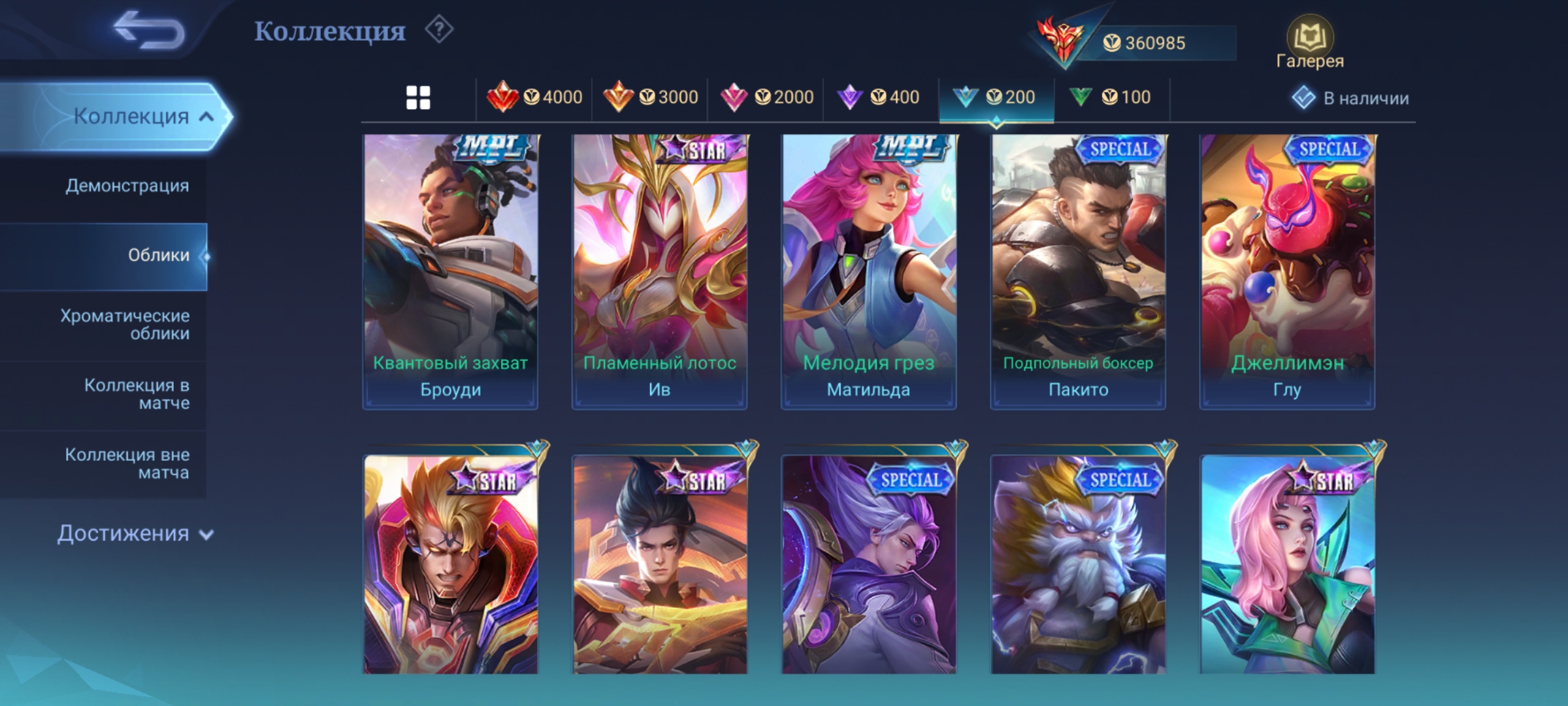Screen dimensions: 1568x706
Task: Select the 200 points tier tab
Action: [x=996, y=98]
